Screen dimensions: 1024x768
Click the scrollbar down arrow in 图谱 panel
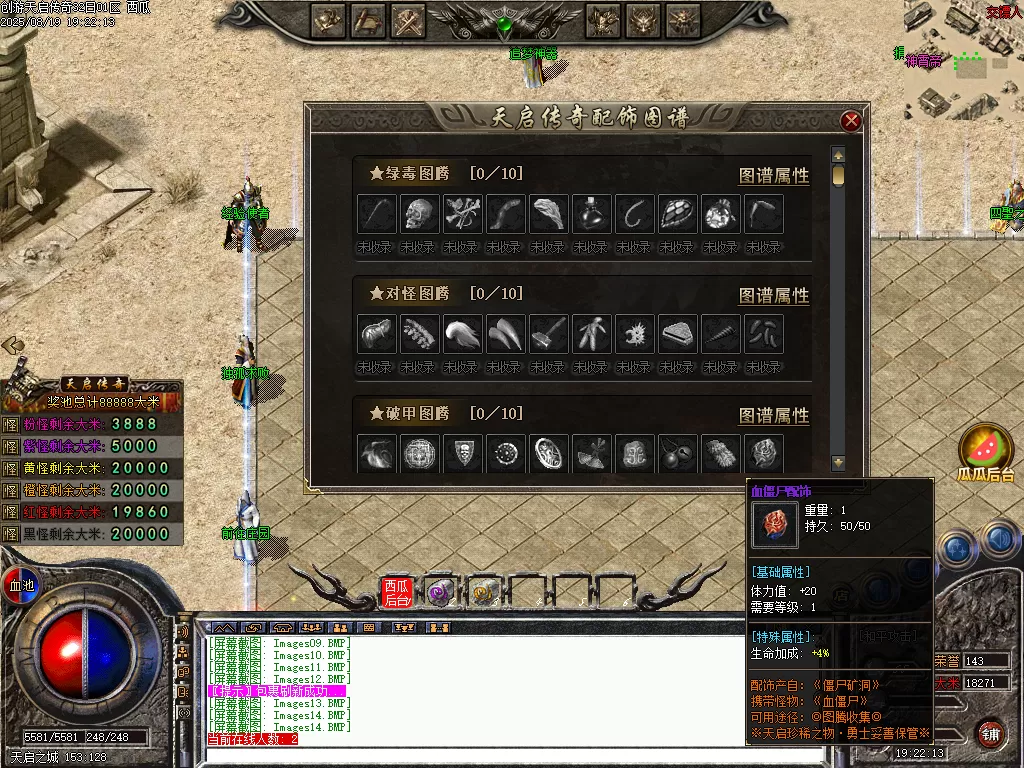[x=839, y=463]
